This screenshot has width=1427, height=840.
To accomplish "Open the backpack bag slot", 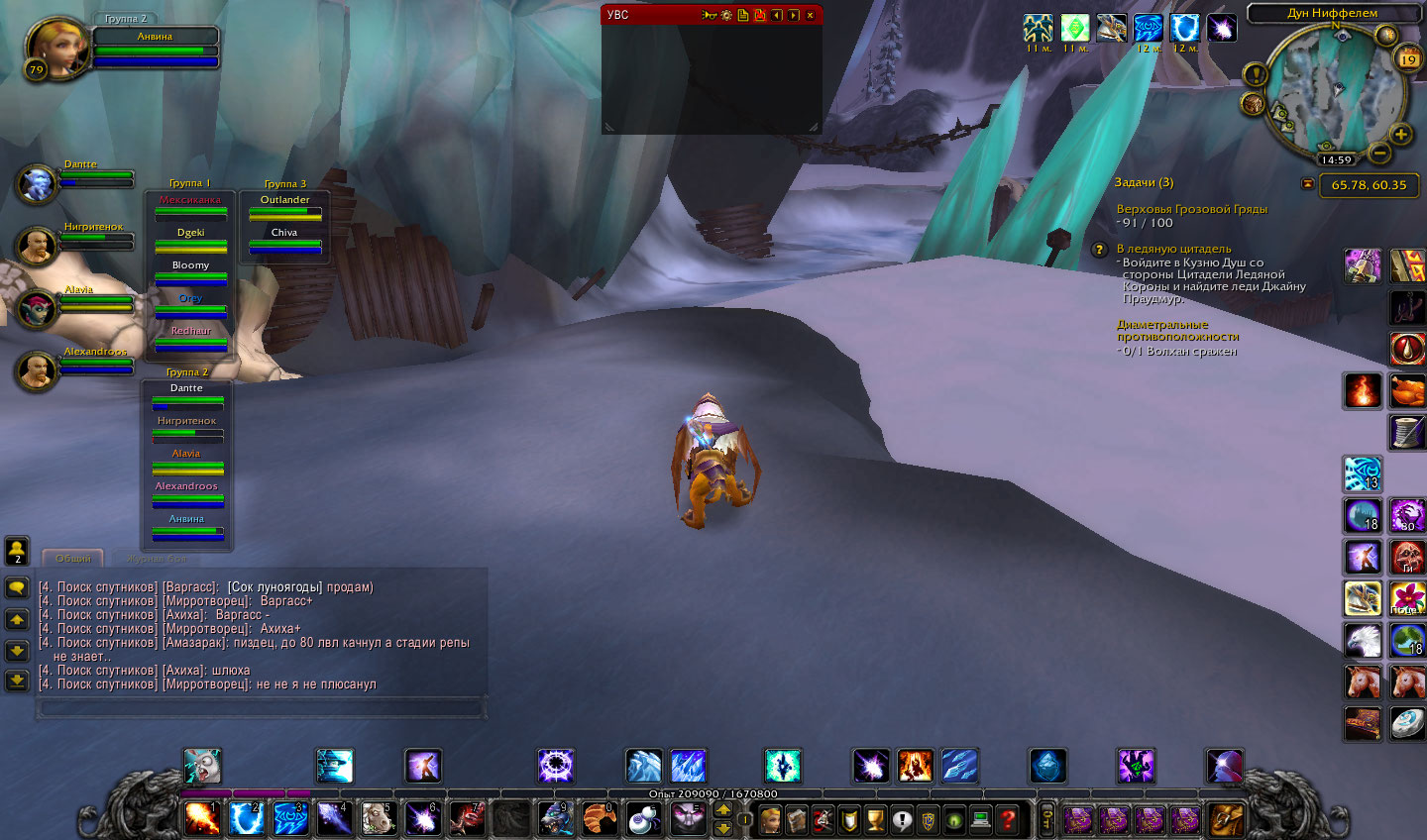I will 1226,819.
